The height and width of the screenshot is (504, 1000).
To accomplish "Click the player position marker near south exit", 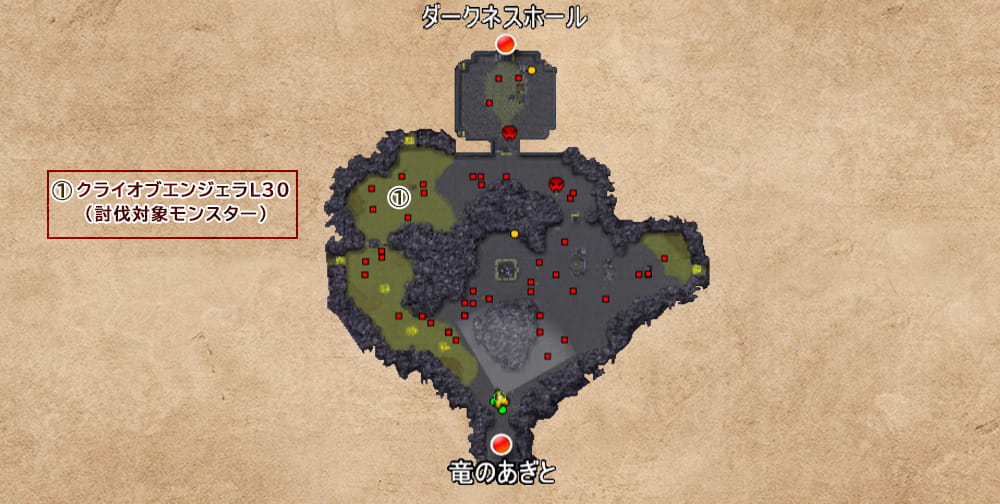I will [499, 401].
